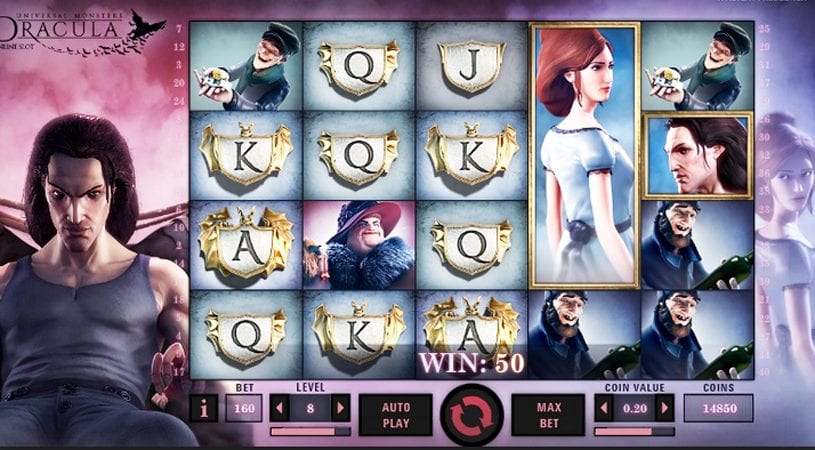
Task: Place the Max Bet
Action: pos(547,414)
